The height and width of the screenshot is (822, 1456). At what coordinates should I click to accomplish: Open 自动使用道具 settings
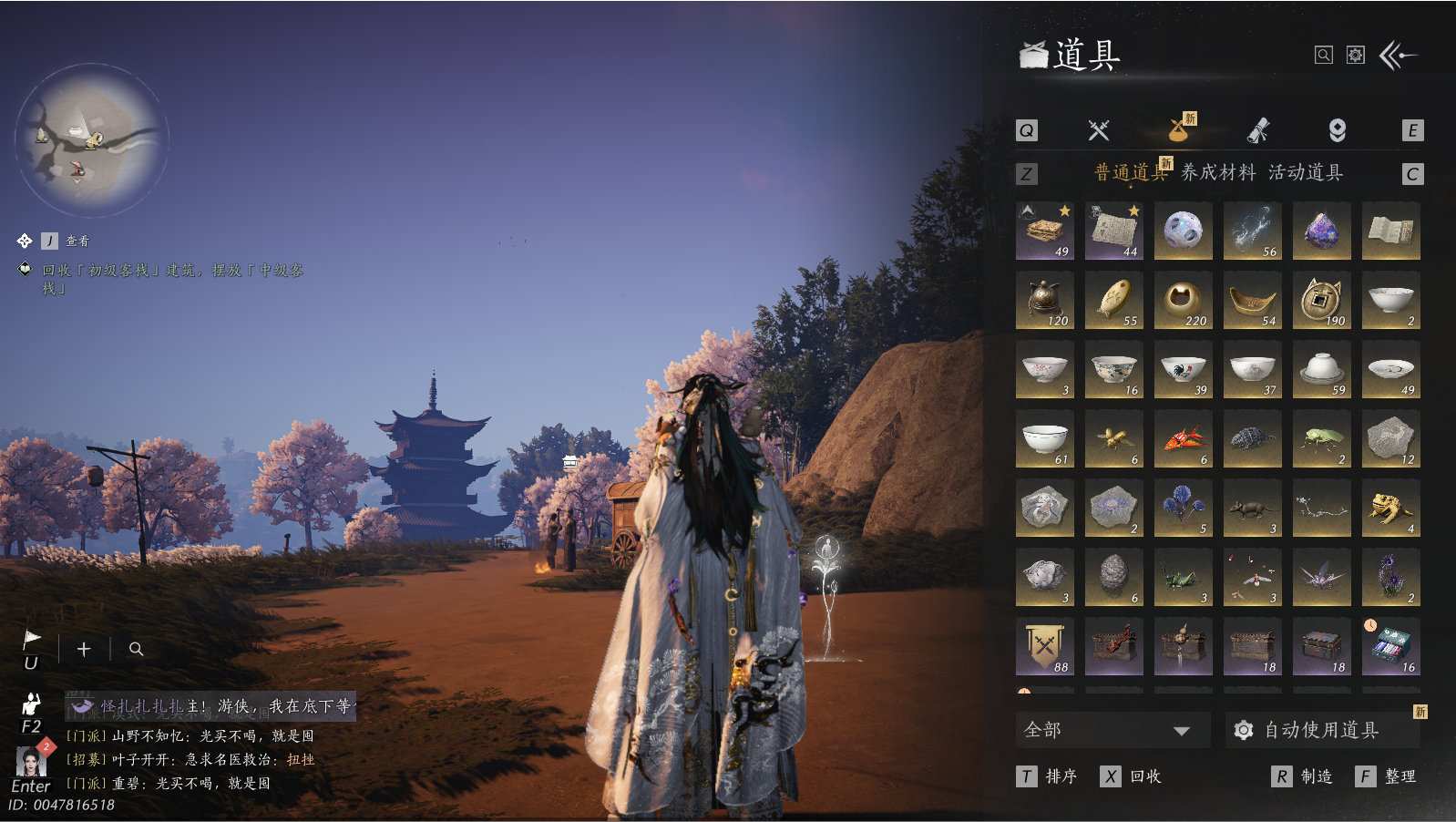coord(1321,730)
